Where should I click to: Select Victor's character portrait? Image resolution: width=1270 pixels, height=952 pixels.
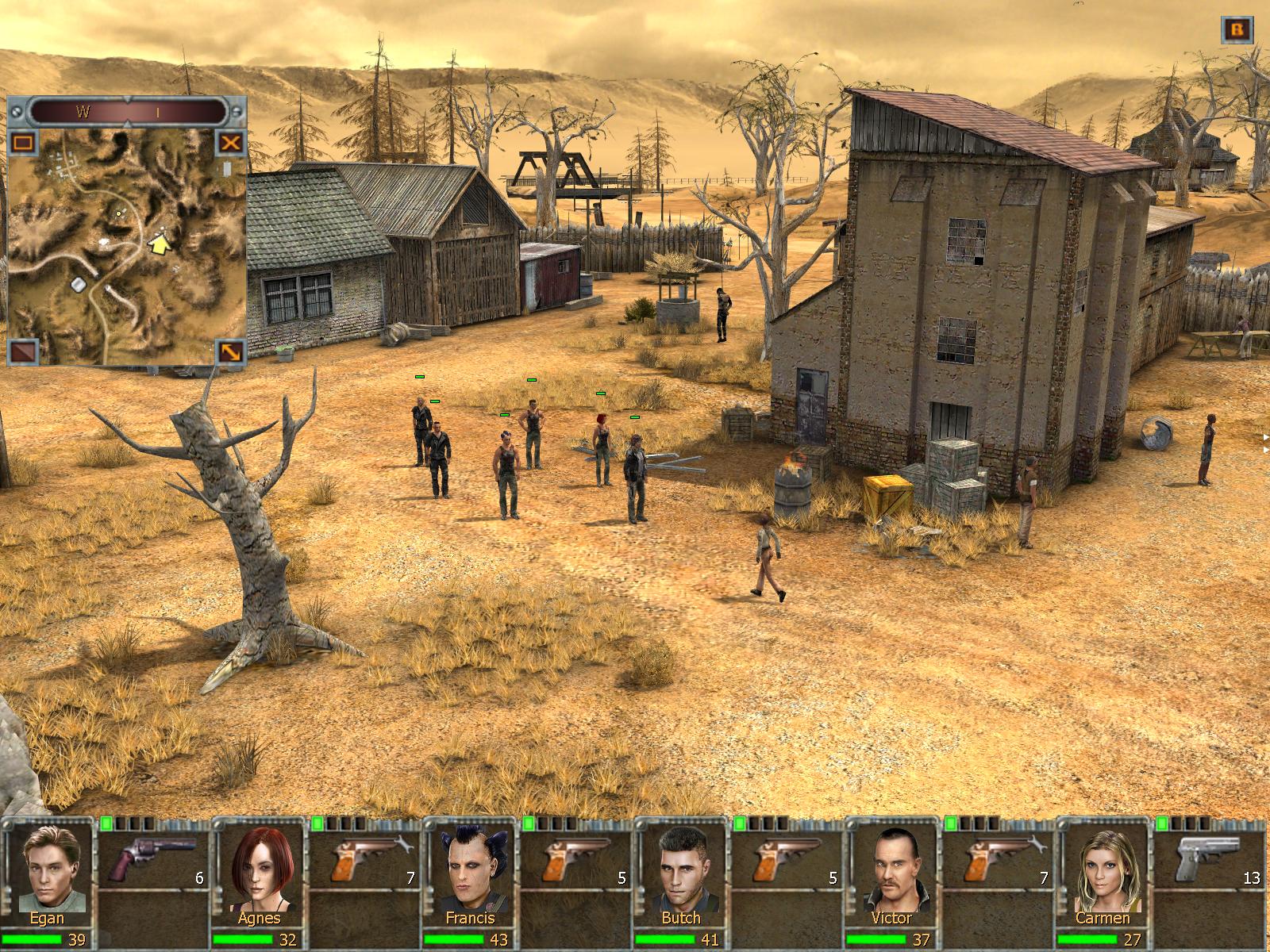[x=891, y=870]
